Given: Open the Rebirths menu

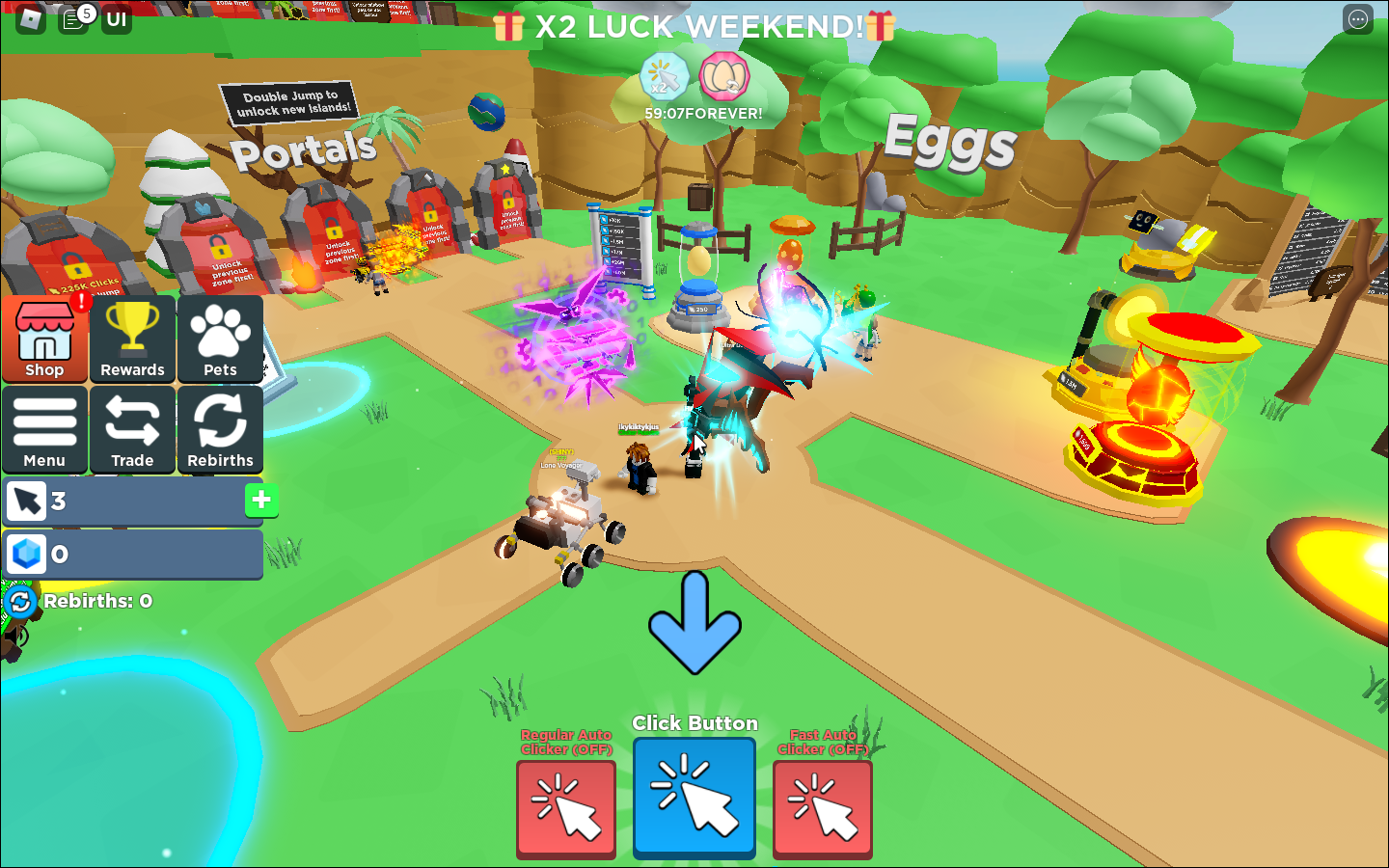Looking at the screenshot, I should click(x=219, y=430).
